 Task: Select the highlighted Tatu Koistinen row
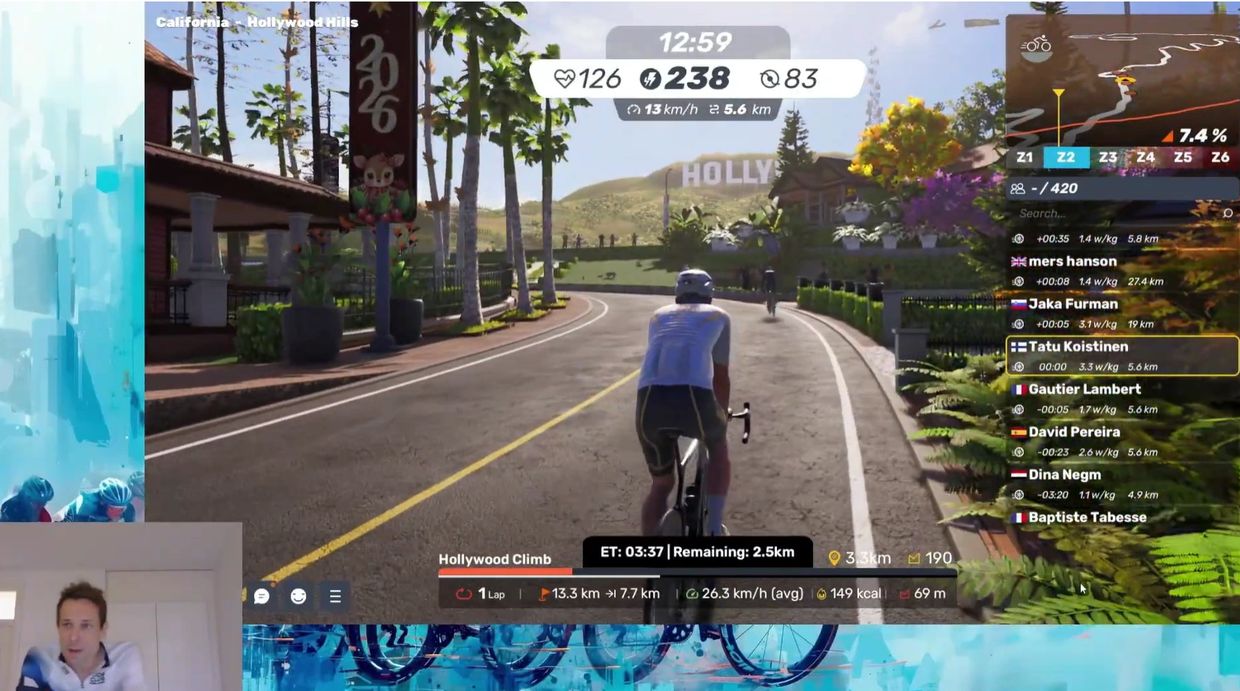tap(1121, 356)
